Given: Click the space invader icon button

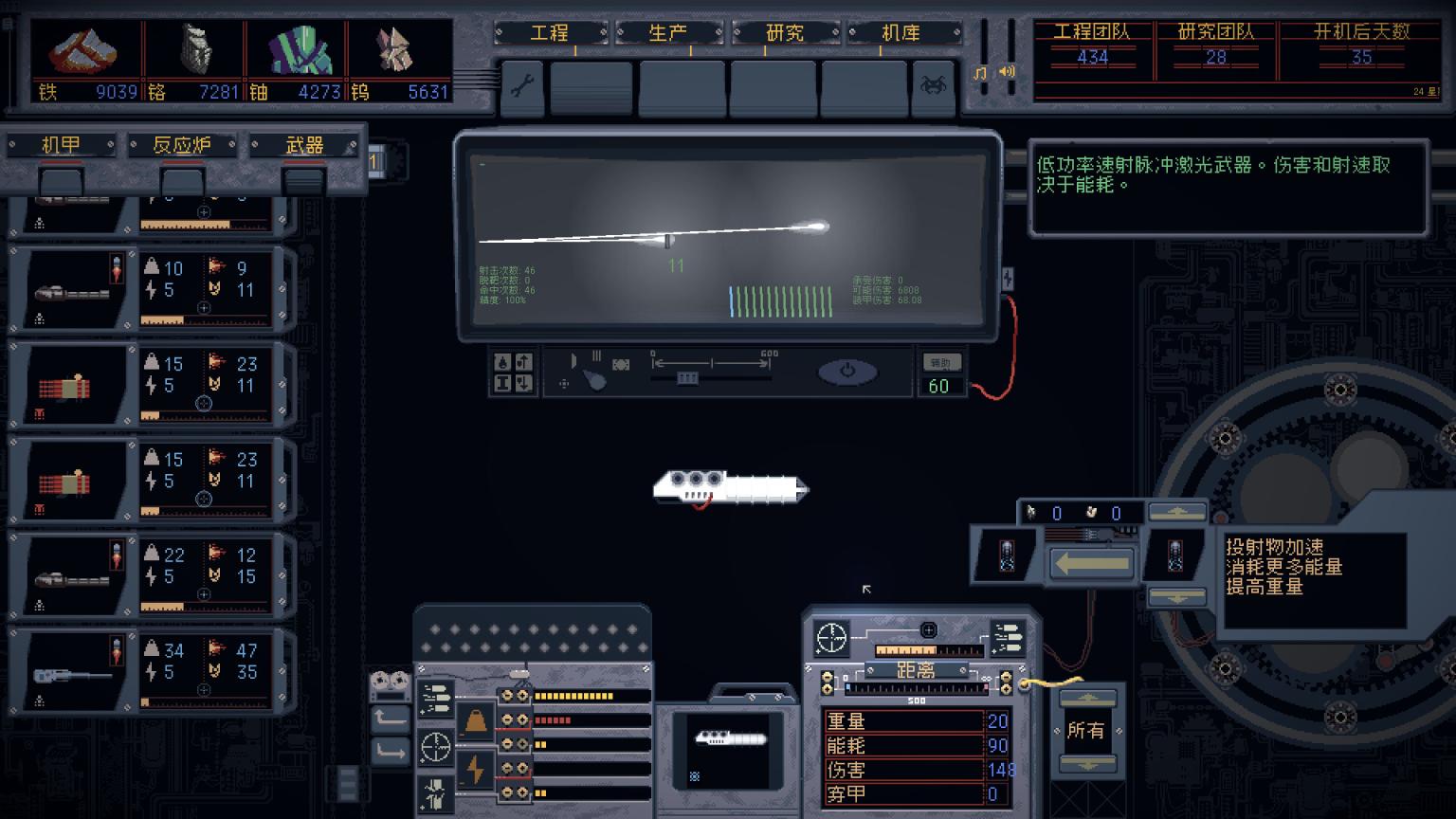Looking at the screenshot, I should click(933, 87).
